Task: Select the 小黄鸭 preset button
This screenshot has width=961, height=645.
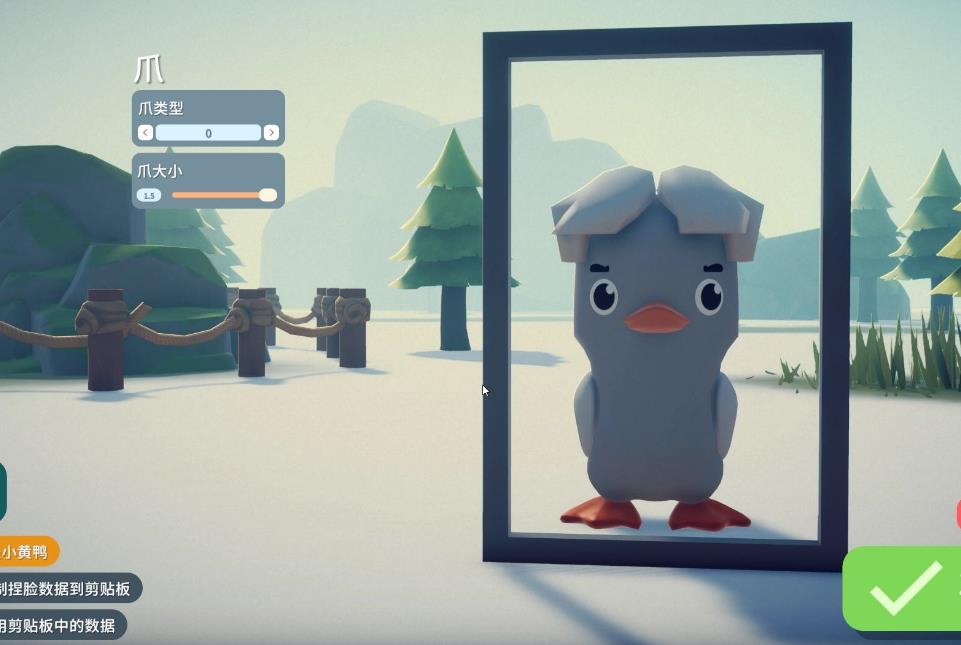Action: pos(26,551)
